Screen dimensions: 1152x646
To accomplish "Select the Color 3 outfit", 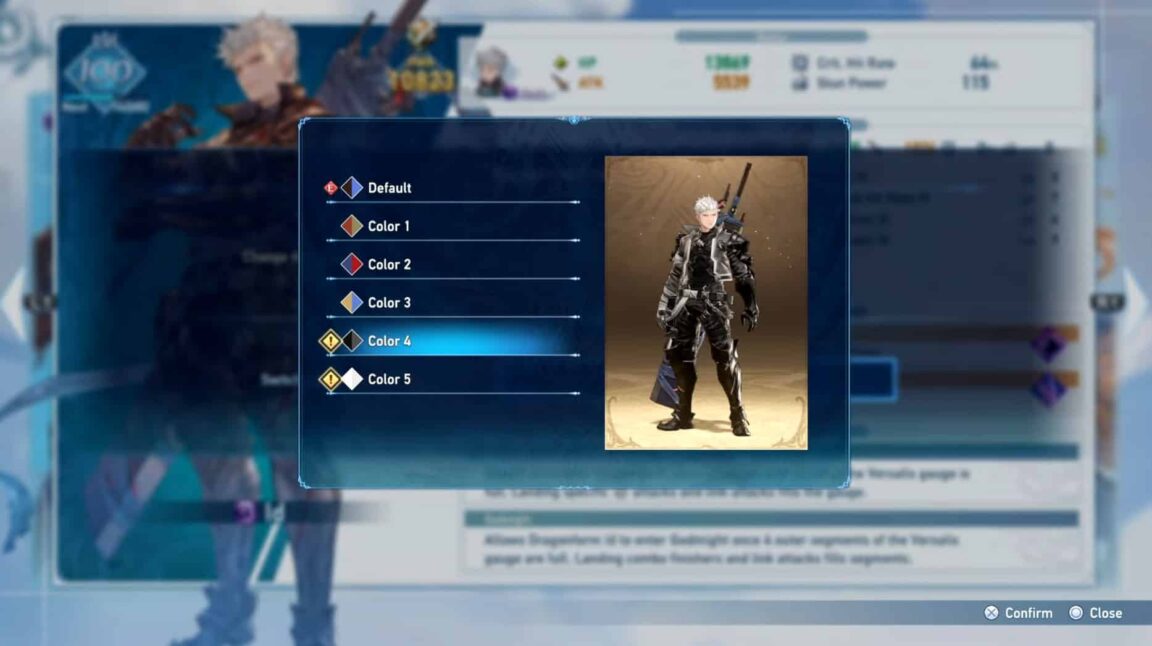I will pyautogui.click(x=389, y=303).
